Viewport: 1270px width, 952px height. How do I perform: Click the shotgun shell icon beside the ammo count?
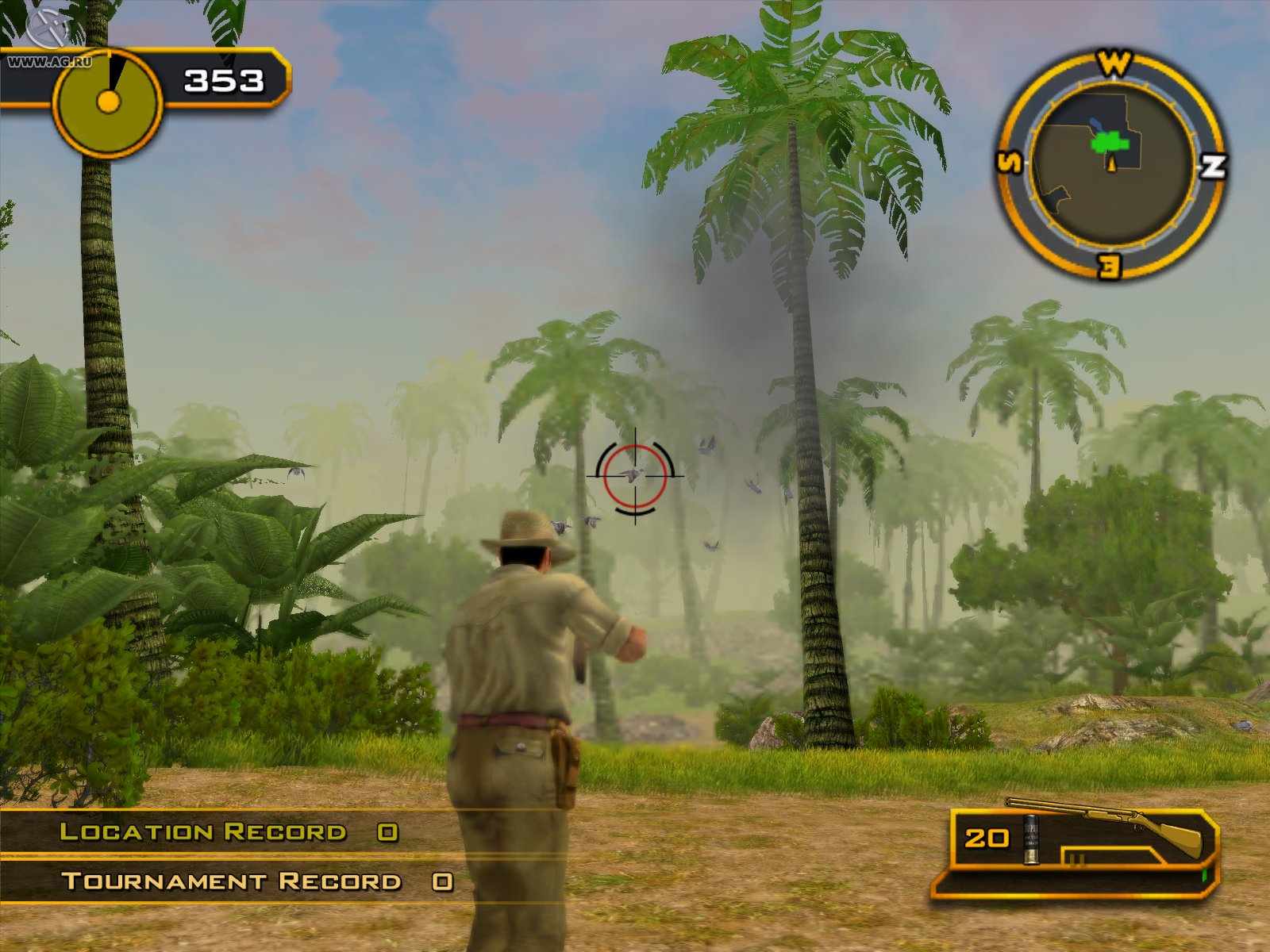[1031, 839]
